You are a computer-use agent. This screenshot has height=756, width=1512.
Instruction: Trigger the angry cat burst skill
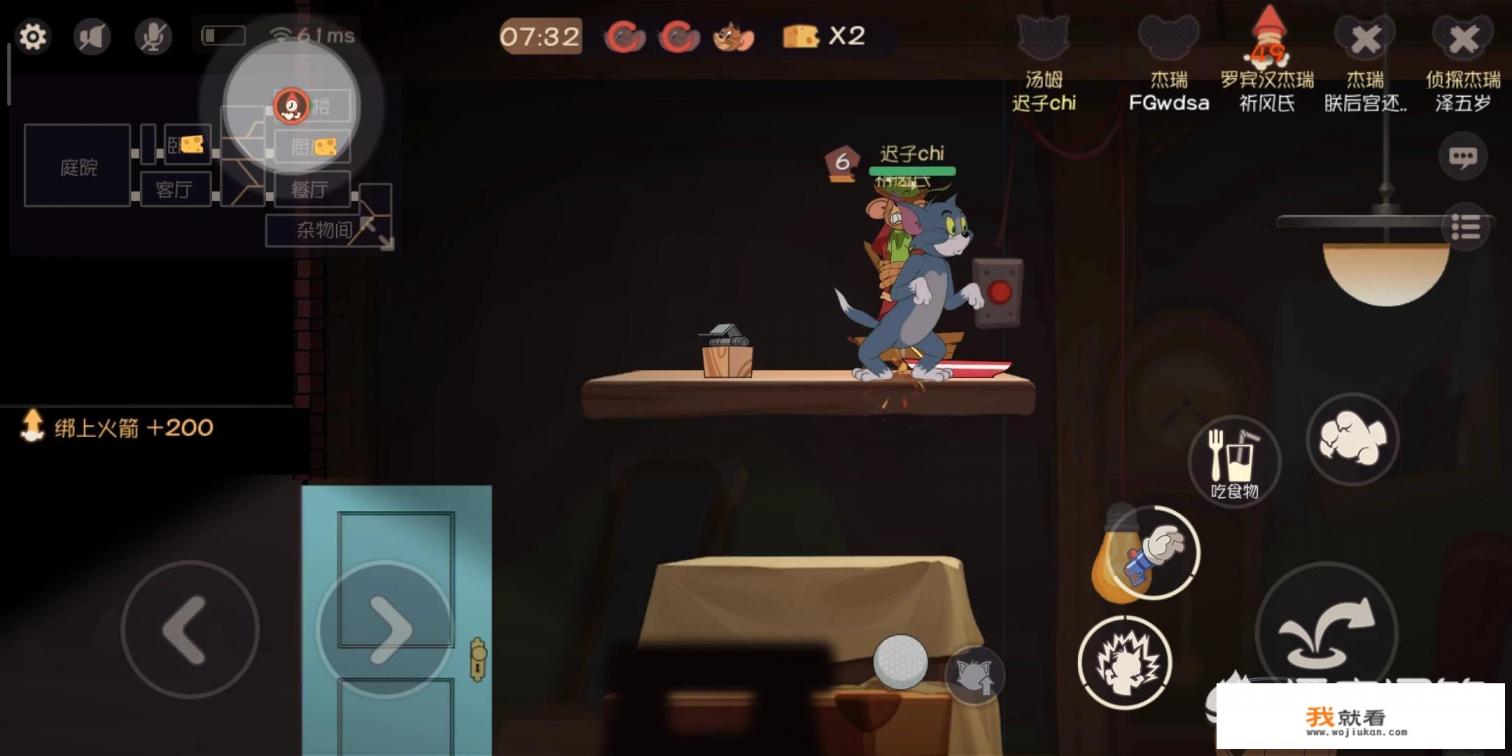pyautogui.click(x=1125, y=661)
